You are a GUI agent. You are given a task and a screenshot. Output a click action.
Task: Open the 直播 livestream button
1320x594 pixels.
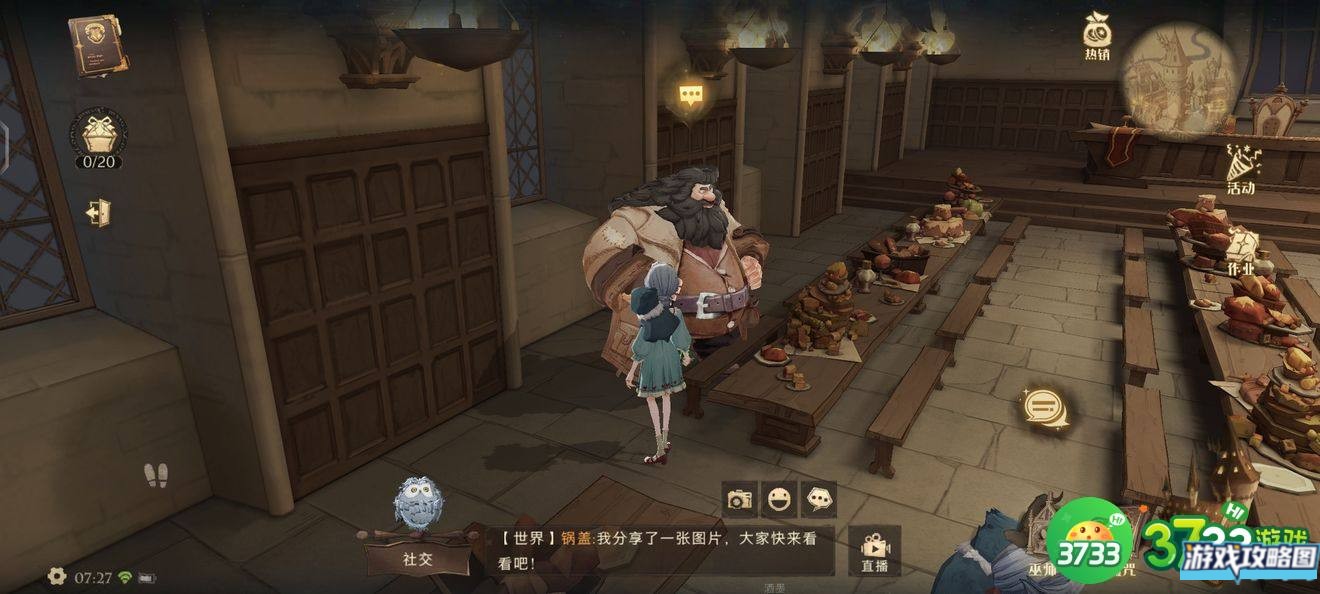pos(875,551)
